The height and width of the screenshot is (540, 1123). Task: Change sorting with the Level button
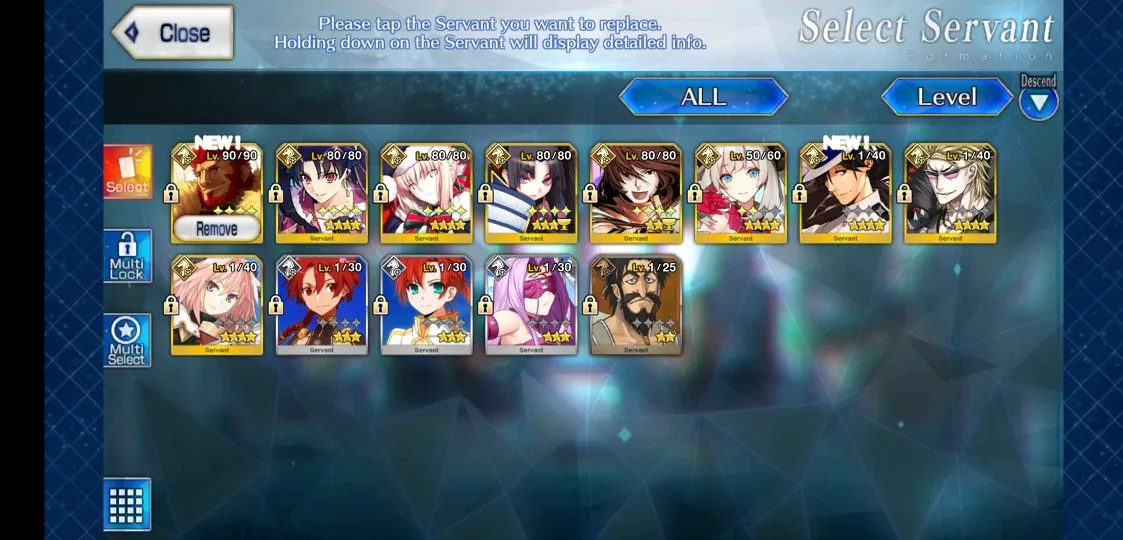point(946,97)
